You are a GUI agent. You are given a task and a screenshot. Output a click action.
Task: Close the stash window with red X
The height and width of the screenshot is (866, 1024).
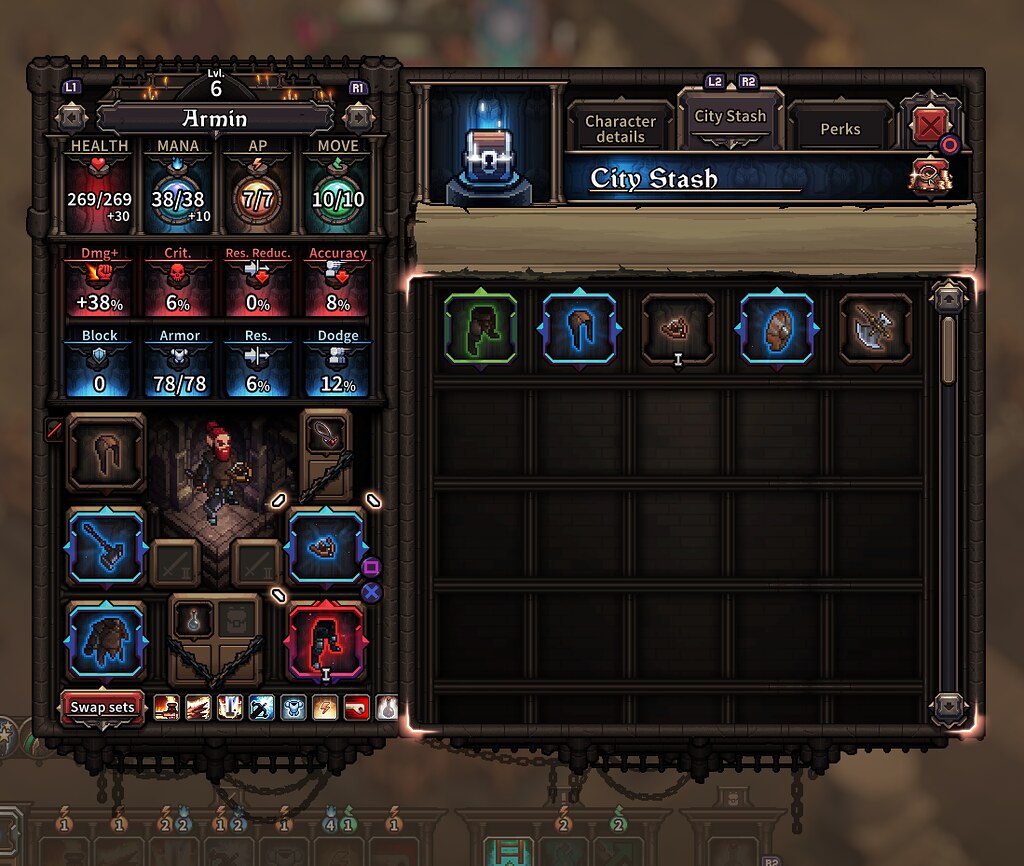(x=931, y=126)
